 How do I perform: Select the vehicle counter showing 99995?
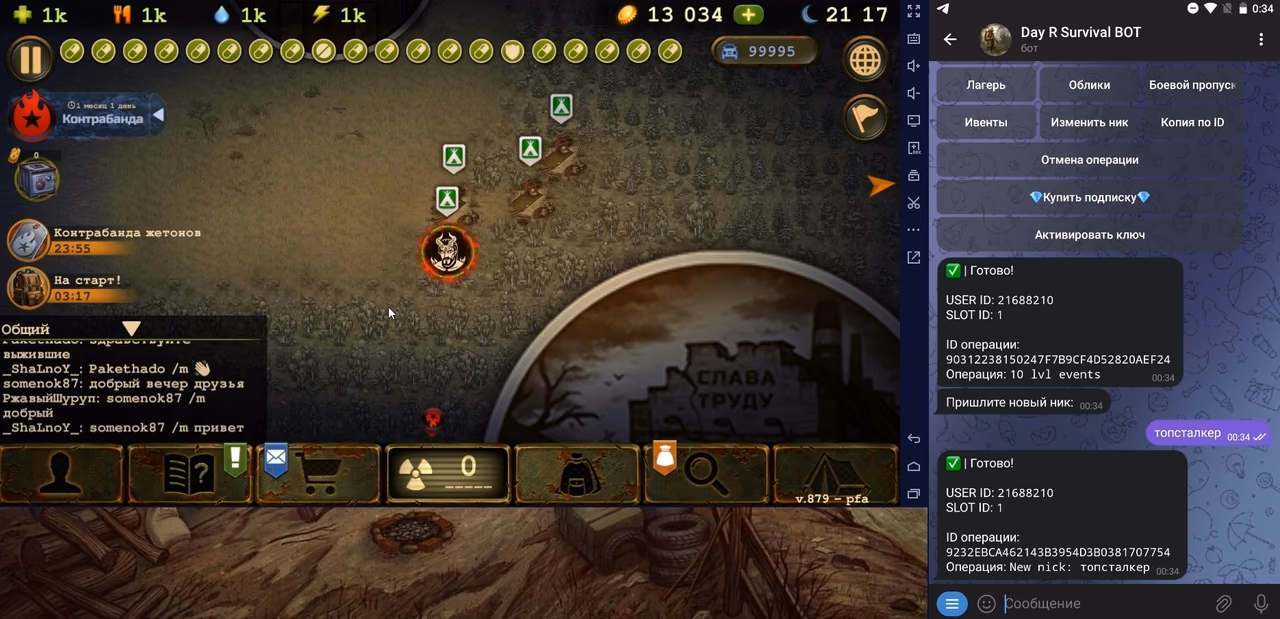764,52
